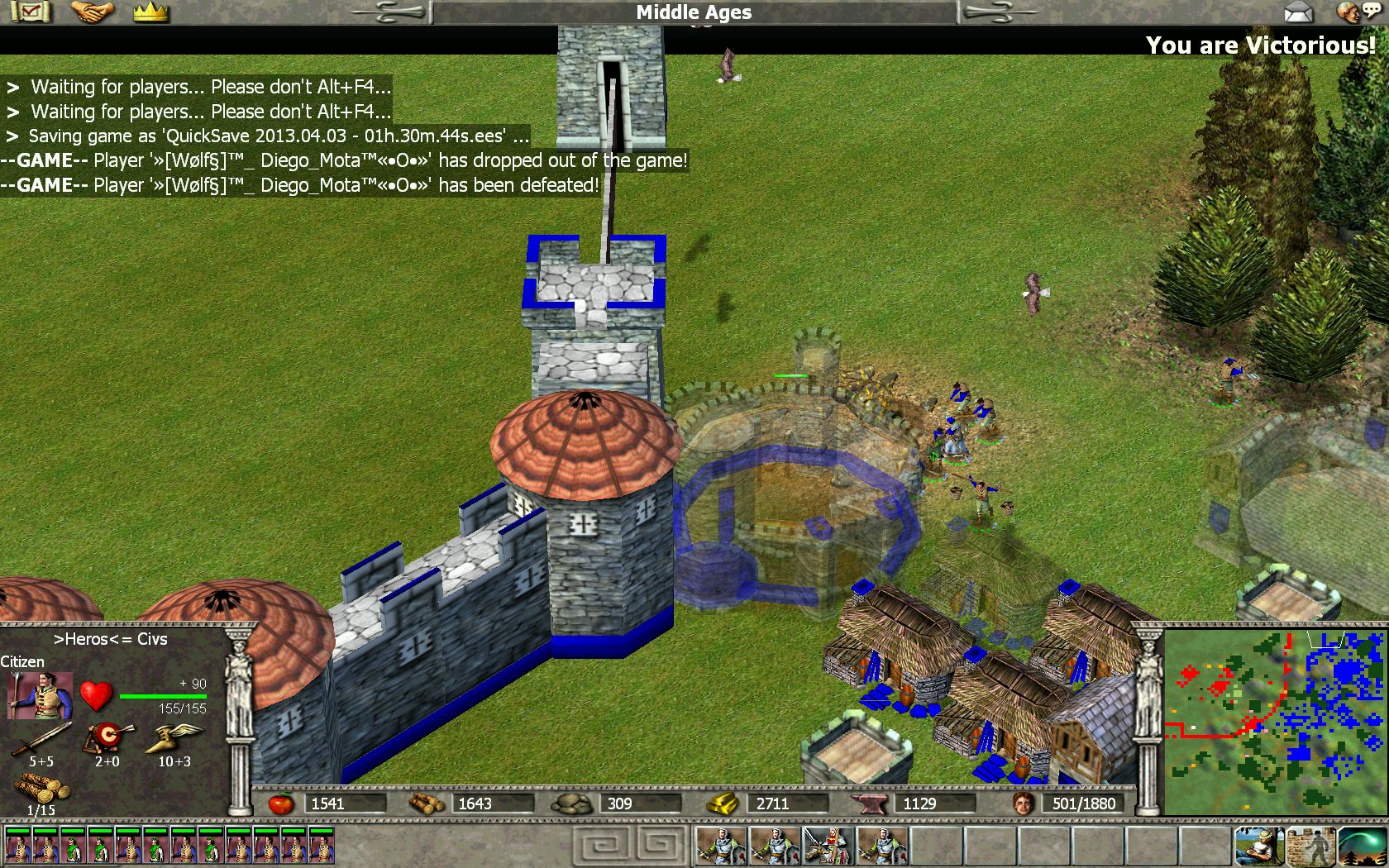Click the first spiral control button
Viewport: 1389px width, 868px height.
tap(604, 847)
